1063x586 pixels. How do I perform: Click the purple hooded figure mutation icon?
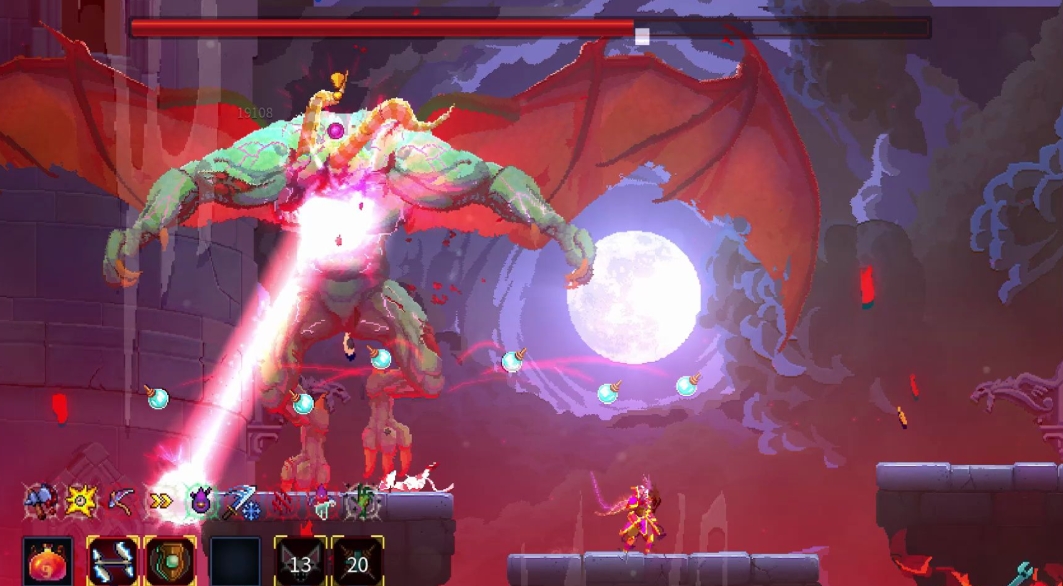[x=322, y=500]
